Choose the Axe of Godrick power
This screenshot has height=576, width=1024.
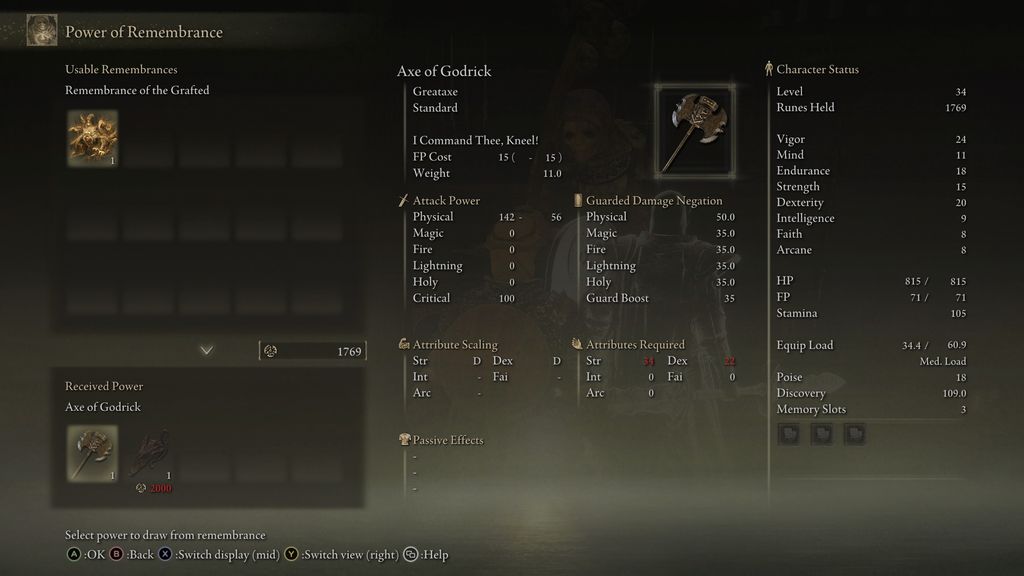[92, 453]
